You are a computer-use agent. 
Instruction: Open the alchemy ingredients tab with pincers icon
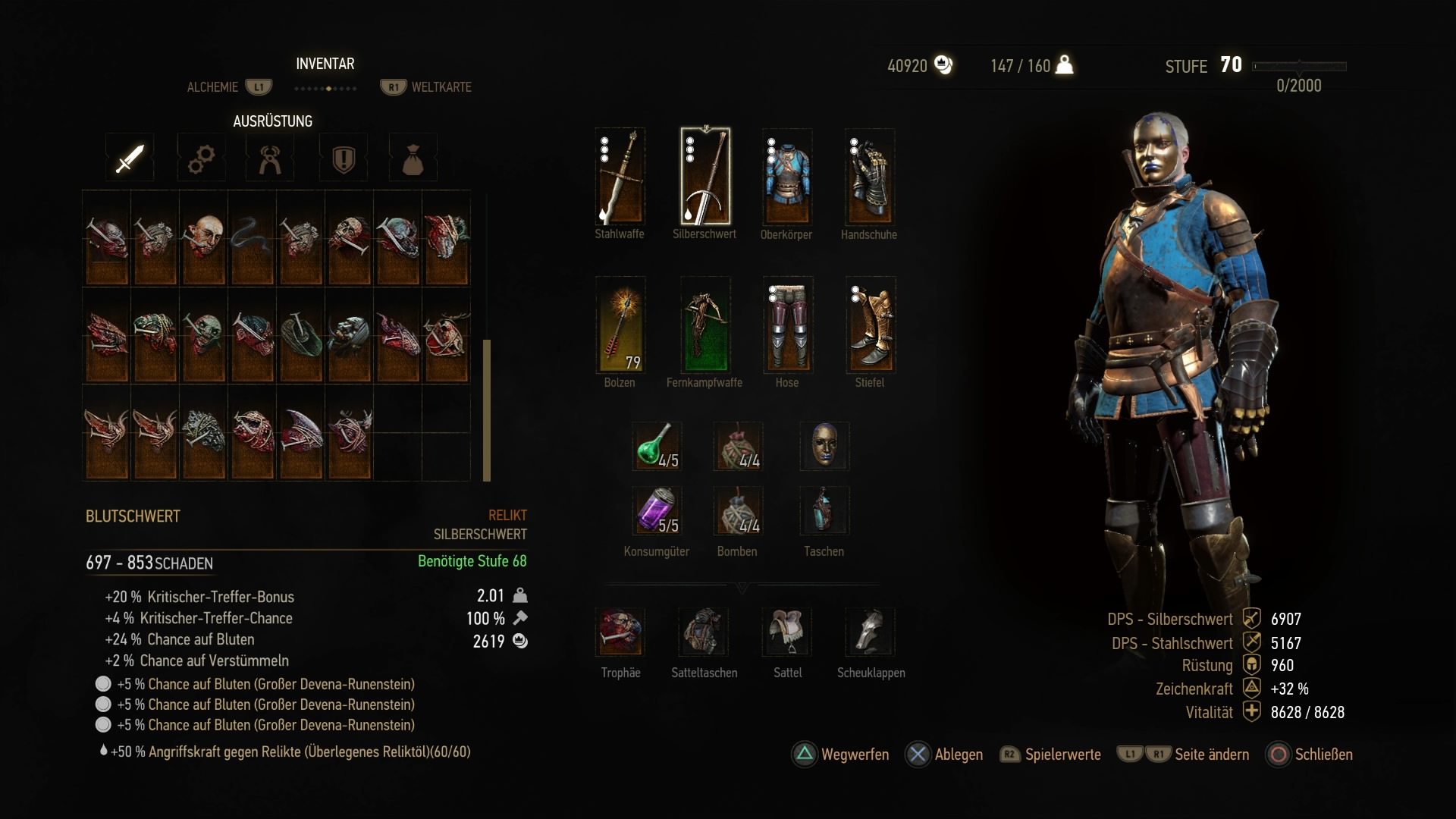point(271,158)
